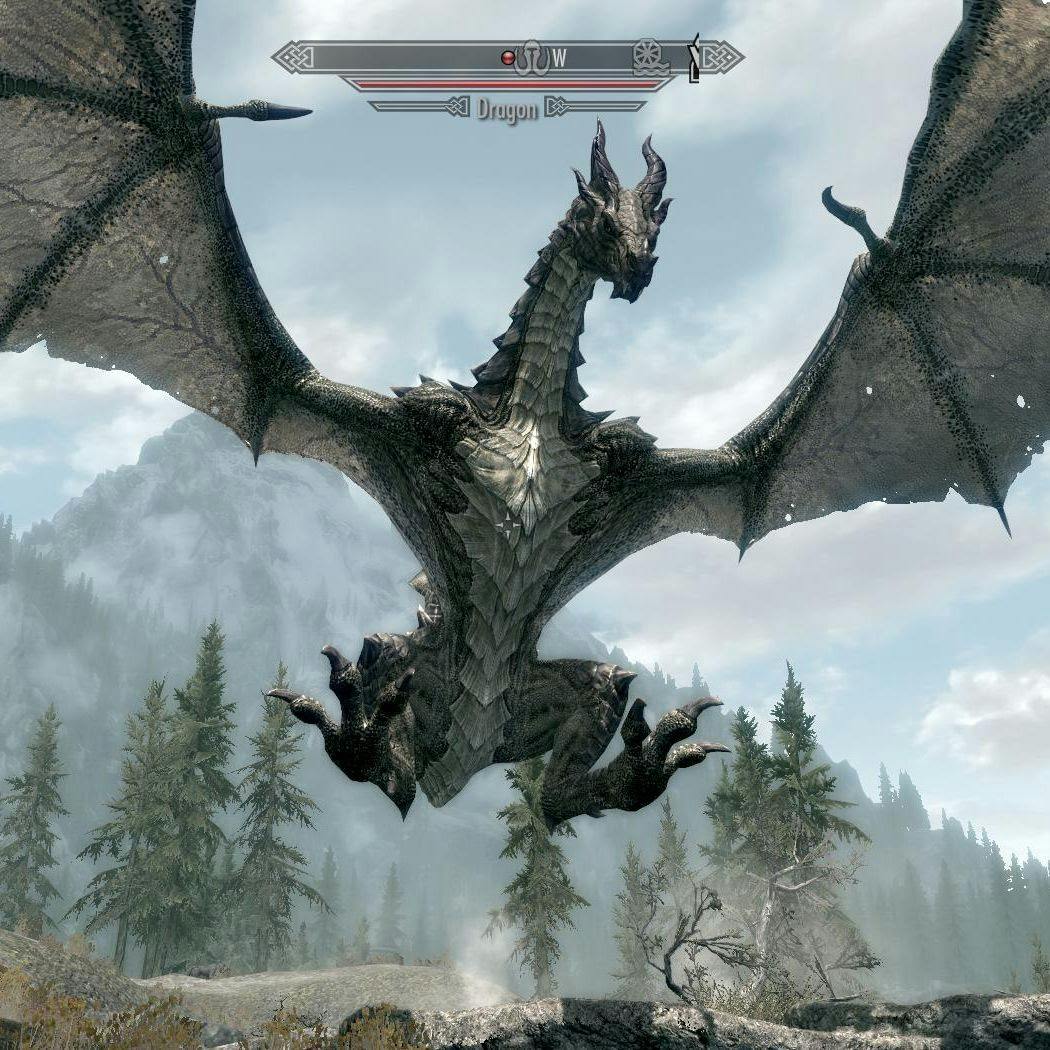Click the red enemy dot on compass
Screen dimensions: 1050x1050
(x=508, y=58)
